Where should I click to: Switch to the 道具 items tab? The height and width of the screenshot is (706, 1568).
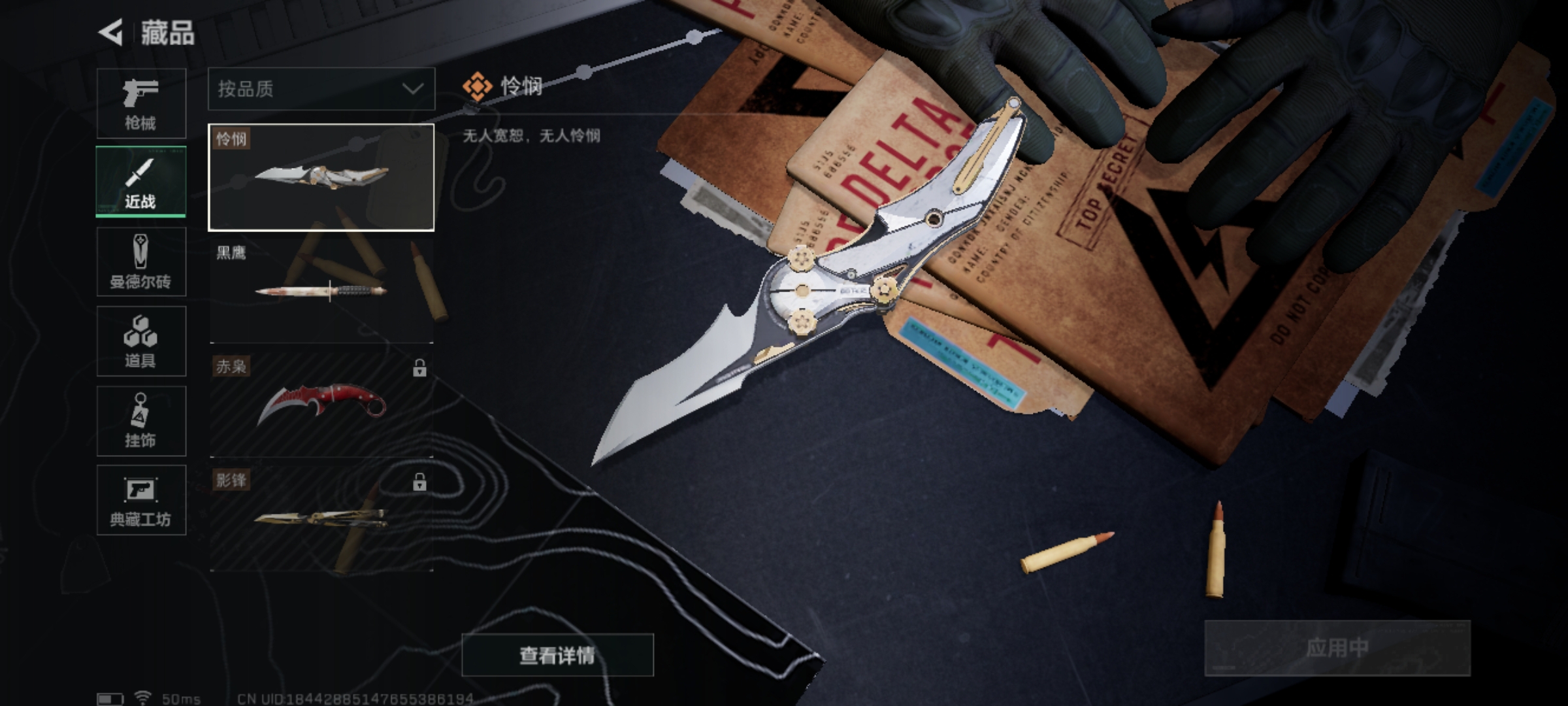[141, 341]
